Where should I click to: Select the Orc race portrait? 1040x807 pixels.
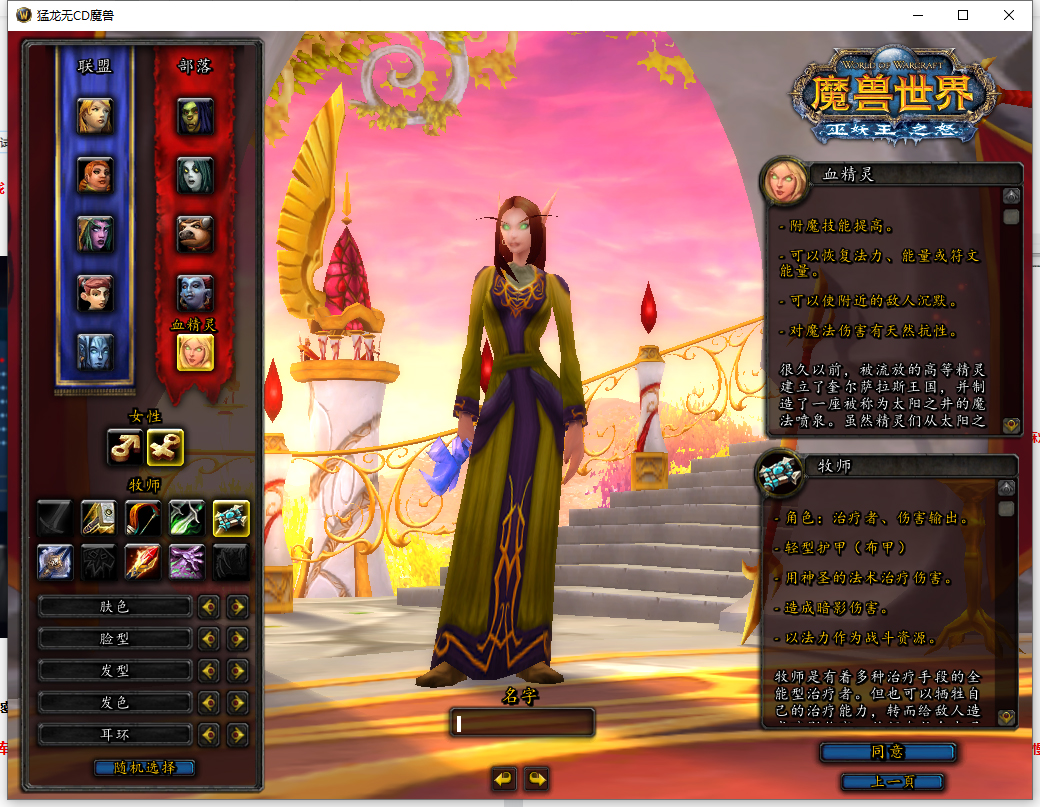(195, 116)
